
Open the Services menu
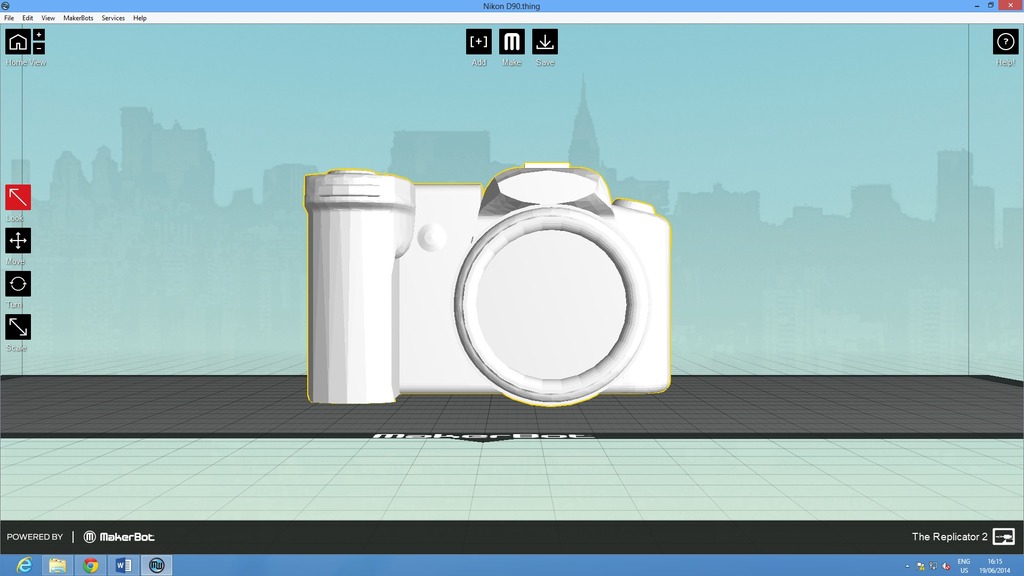pos(113,18)
